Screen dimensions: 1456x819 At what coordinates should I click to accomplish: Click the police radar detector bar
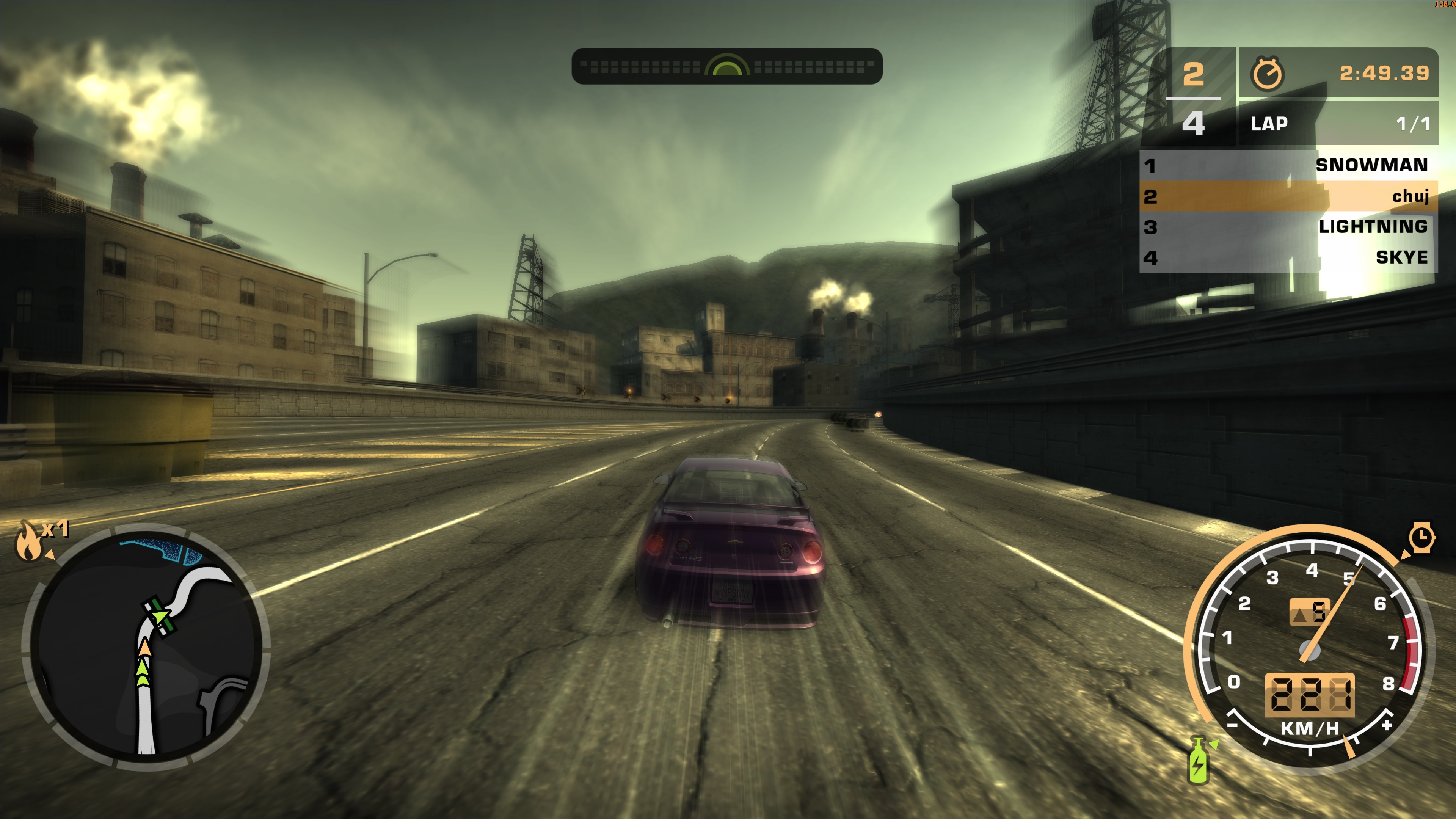(x=727, y=67)
